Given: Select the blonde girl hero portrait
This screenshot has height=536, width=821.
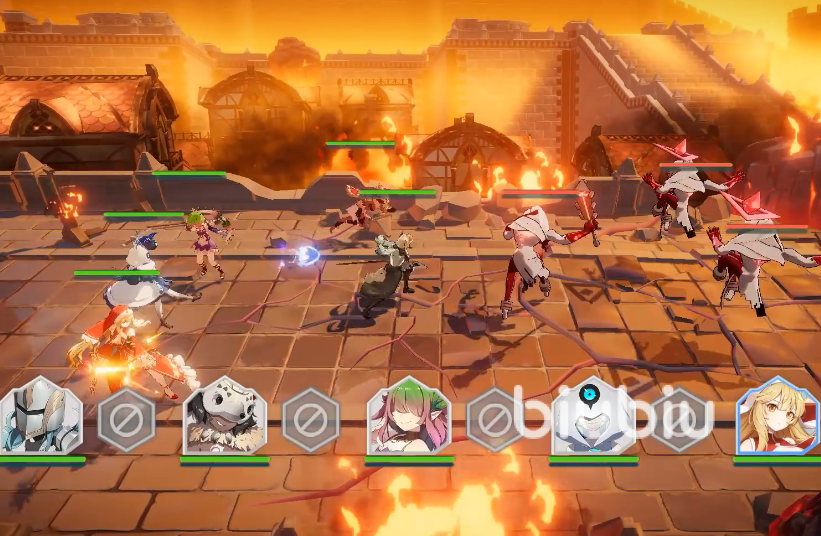Looking at the screenshot, I should click(x=777, y=416).
